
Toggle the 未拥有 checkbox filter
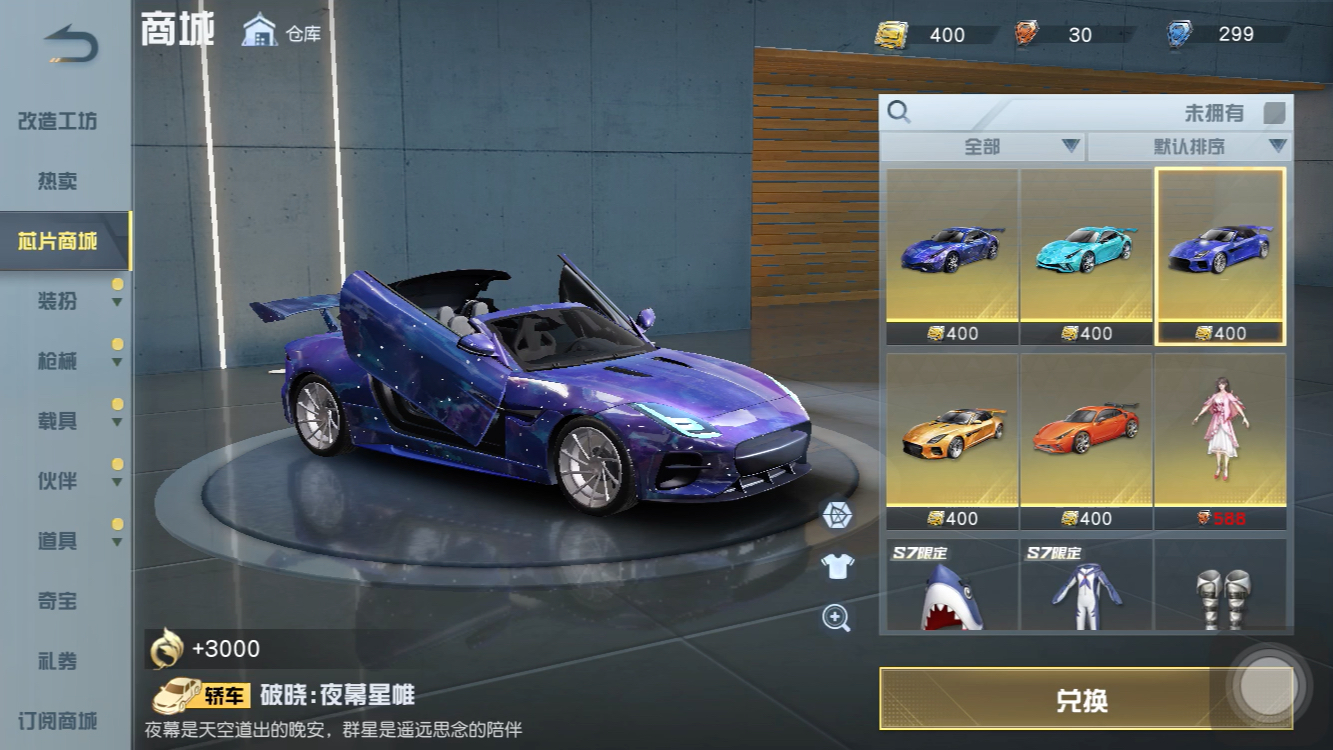[x=1274, y=113]
